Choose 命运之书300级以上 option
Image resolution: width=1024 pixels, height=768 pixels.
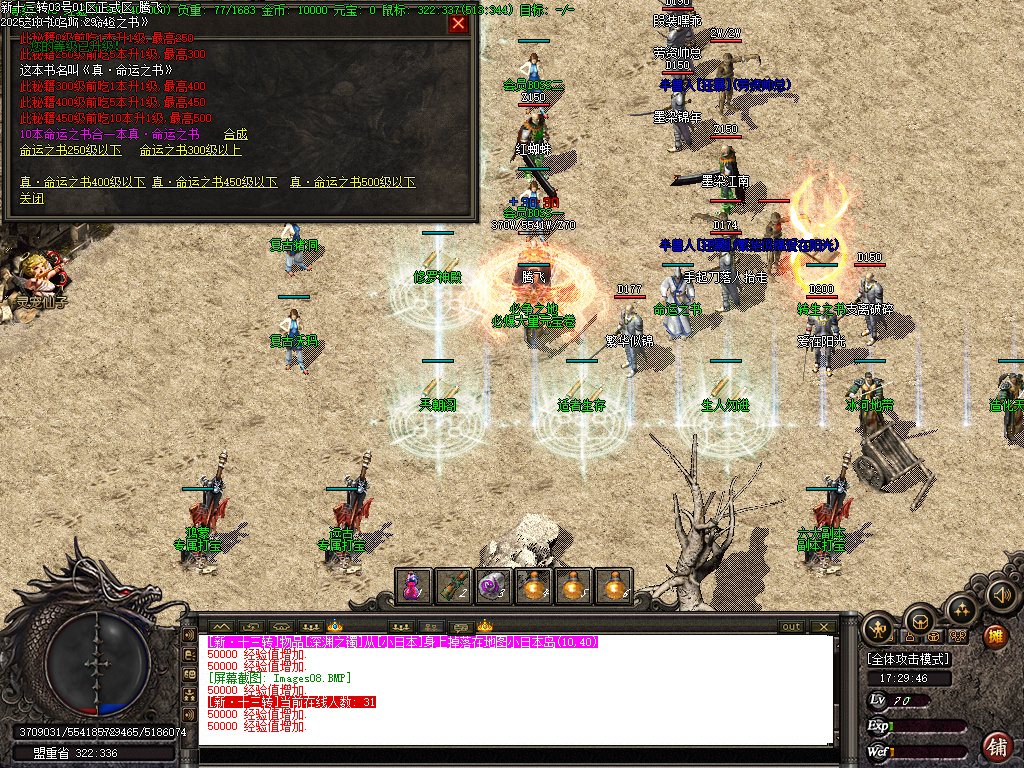190,150
